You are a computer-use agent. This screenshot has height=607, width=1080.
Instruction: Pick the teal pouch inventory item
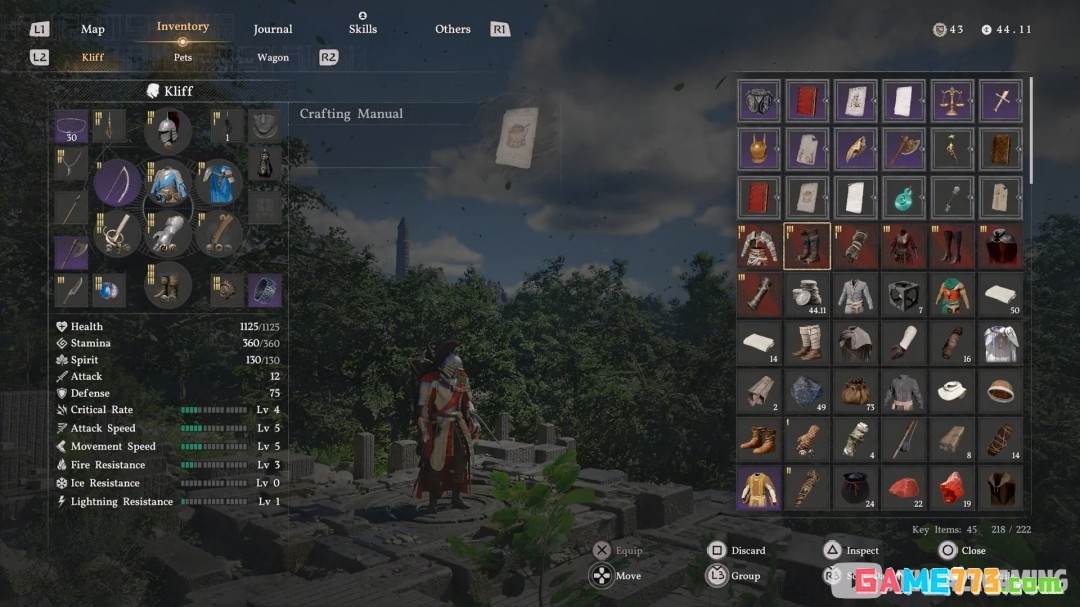[904, 198]
